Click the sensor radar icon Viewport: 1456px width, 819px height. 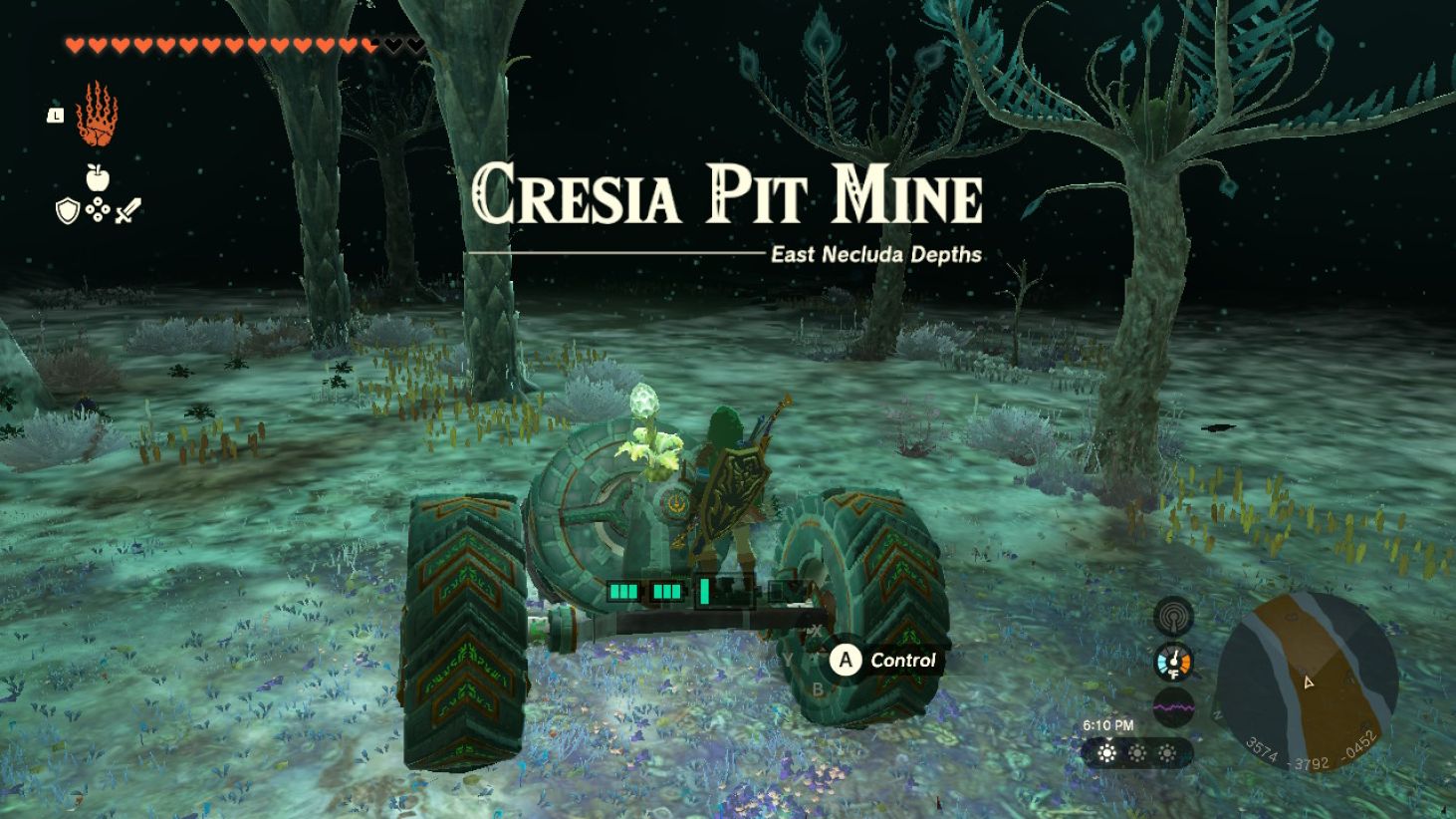click(1173, 616)
